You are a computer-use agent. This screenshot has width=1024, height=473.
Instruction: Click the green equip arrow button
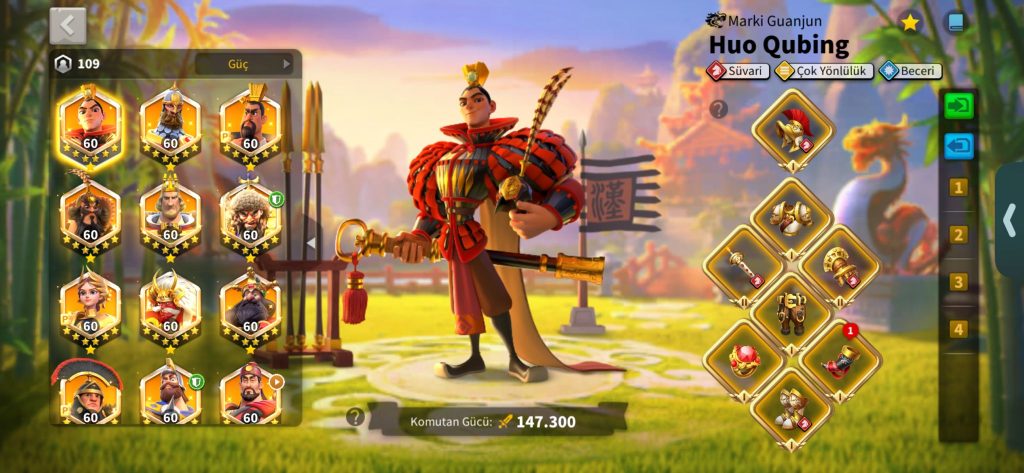(958, 106)
